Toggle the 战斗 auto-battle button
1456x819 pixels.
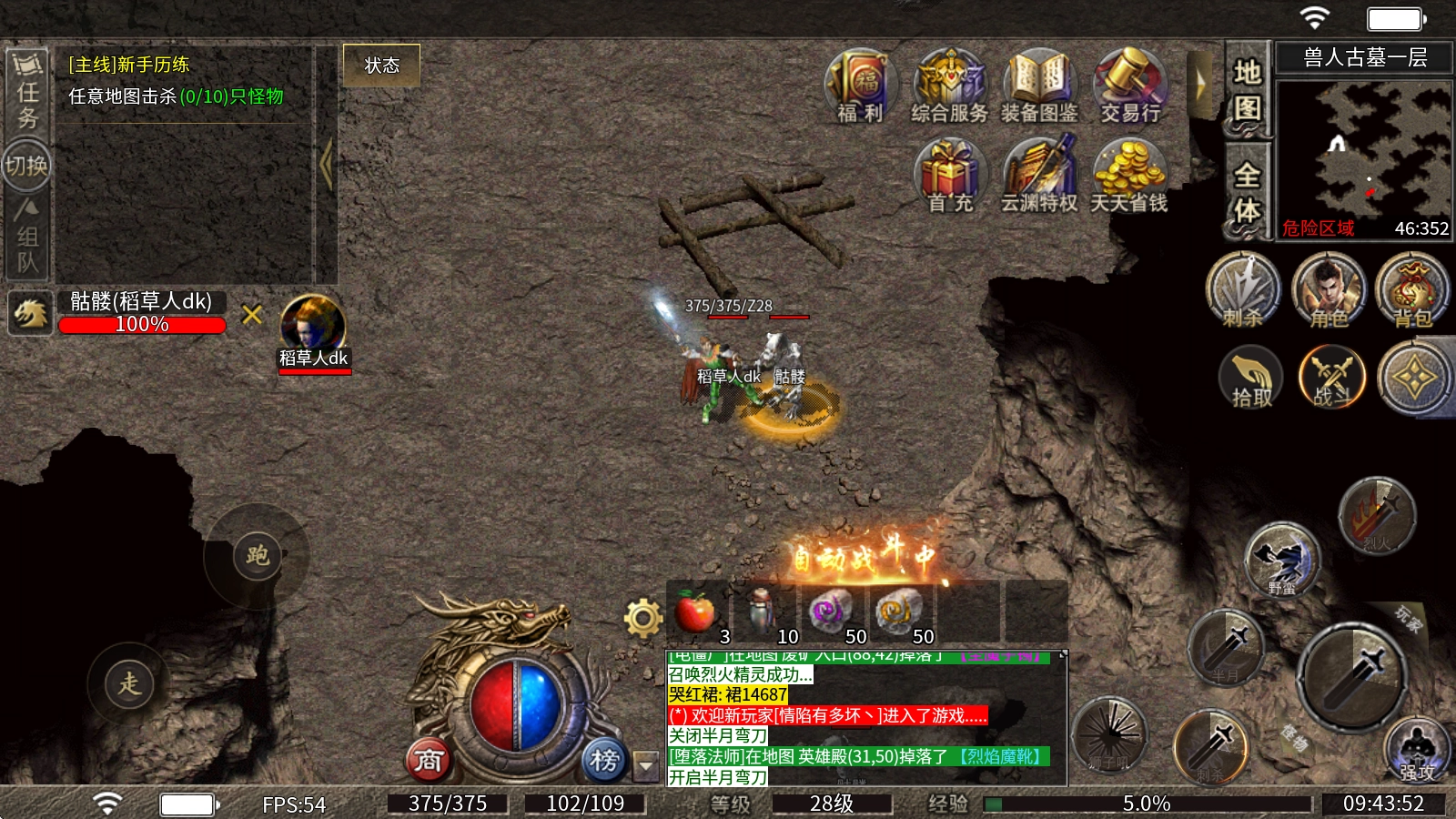tap(1331, 378)
